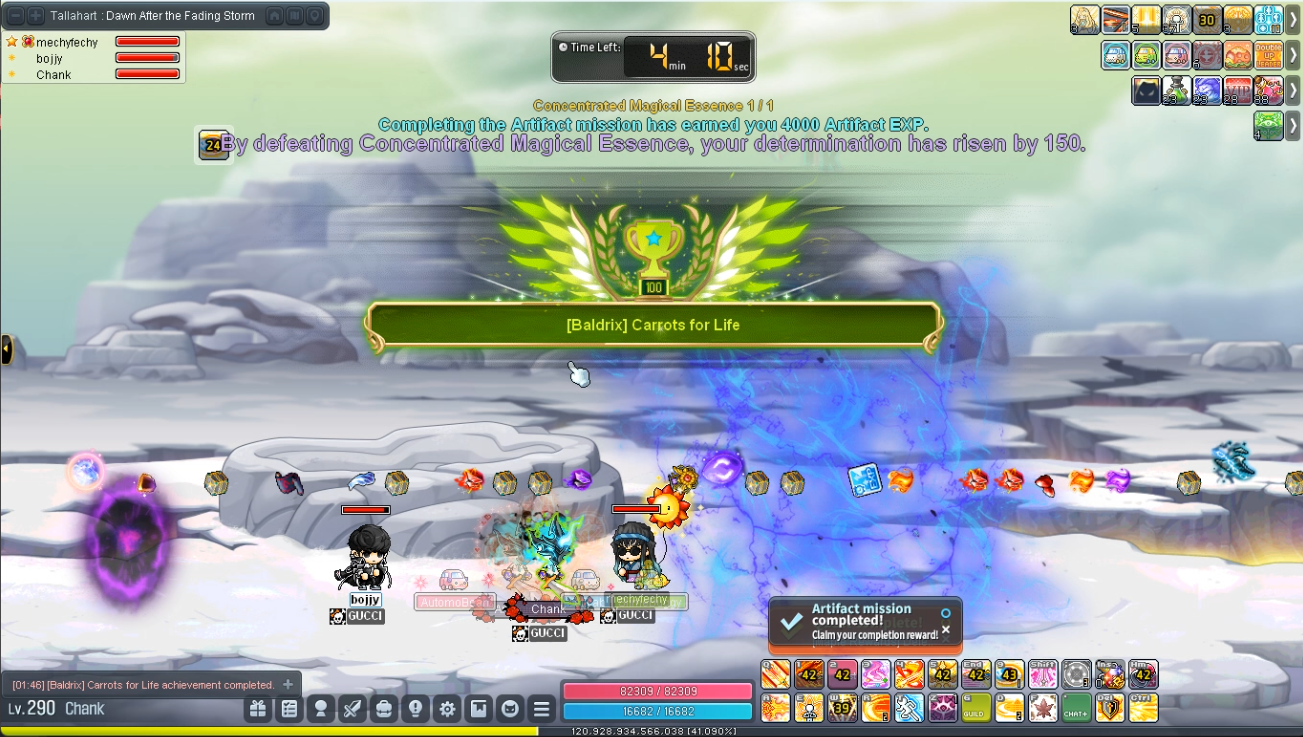Open the briefcase menu icon
This screenshot has width=1303, height=737.
click(384, 709)
